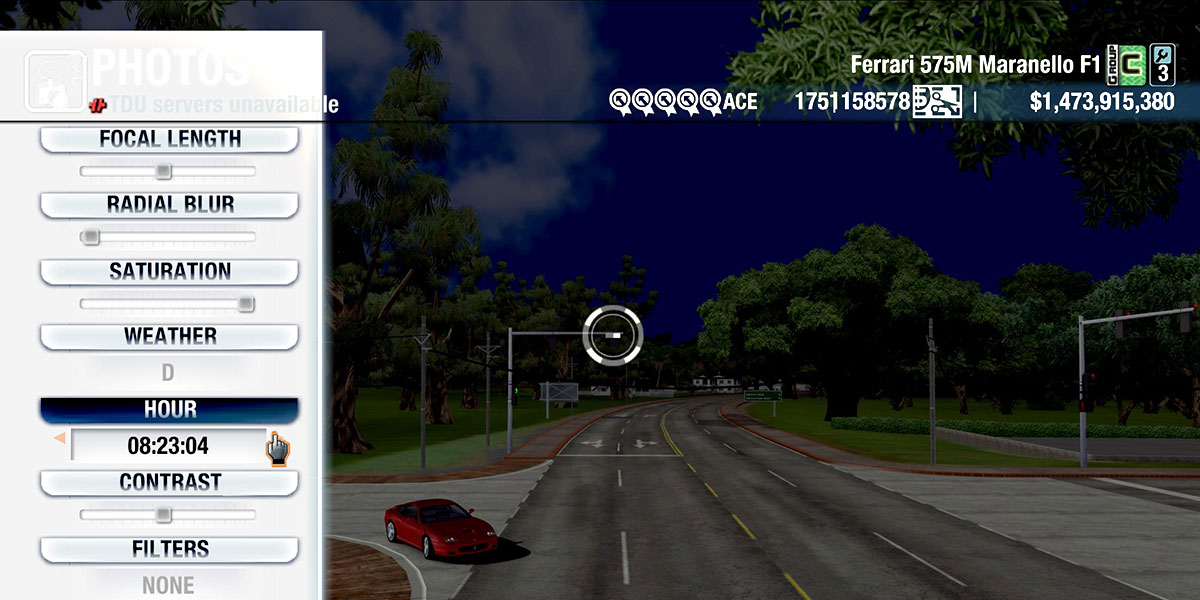Adjust the focal length slider
This screenshot has width=1200, height=600.
pos(163,172)
